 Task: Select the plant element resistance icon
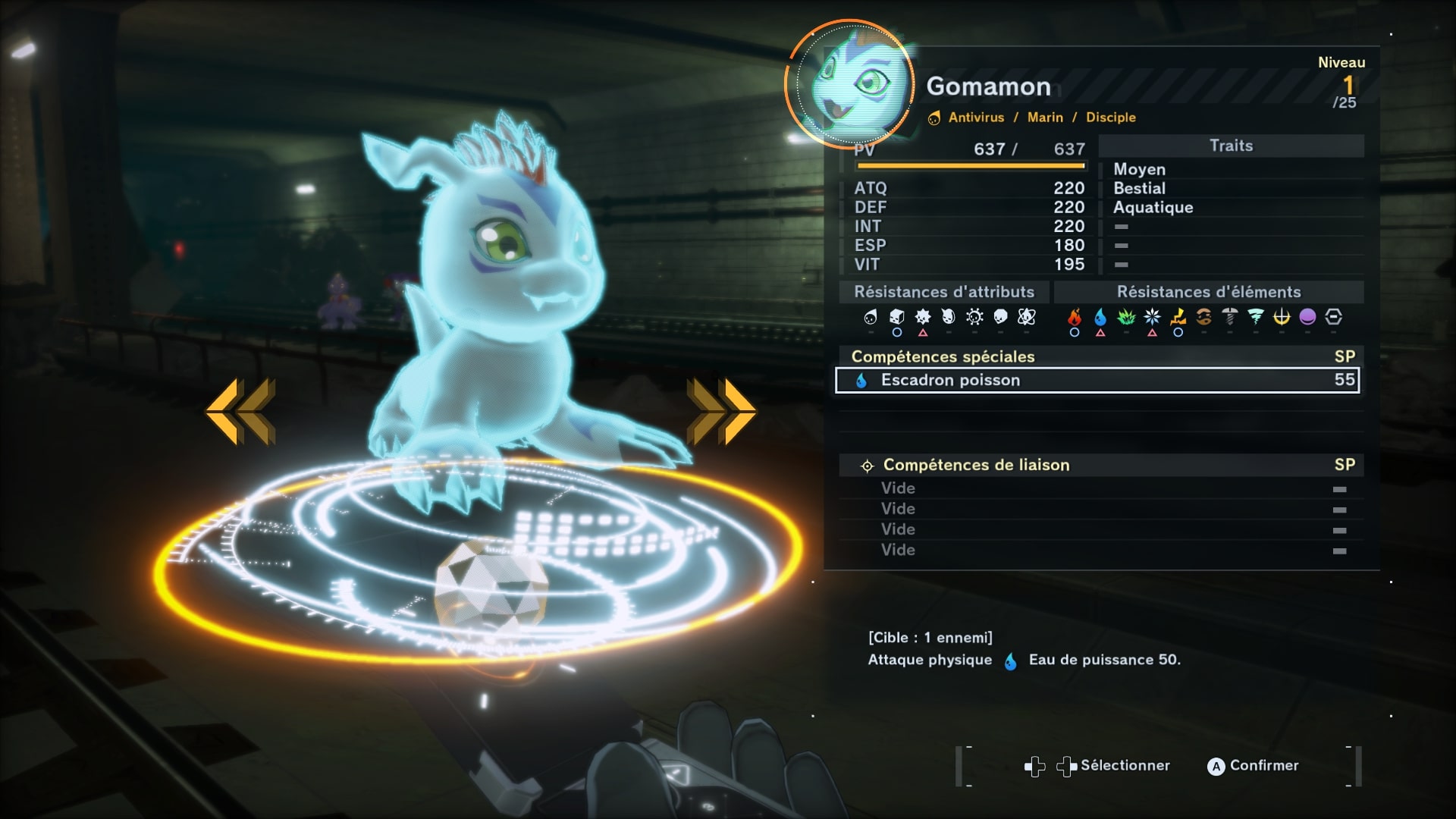tap(1127, 318)
